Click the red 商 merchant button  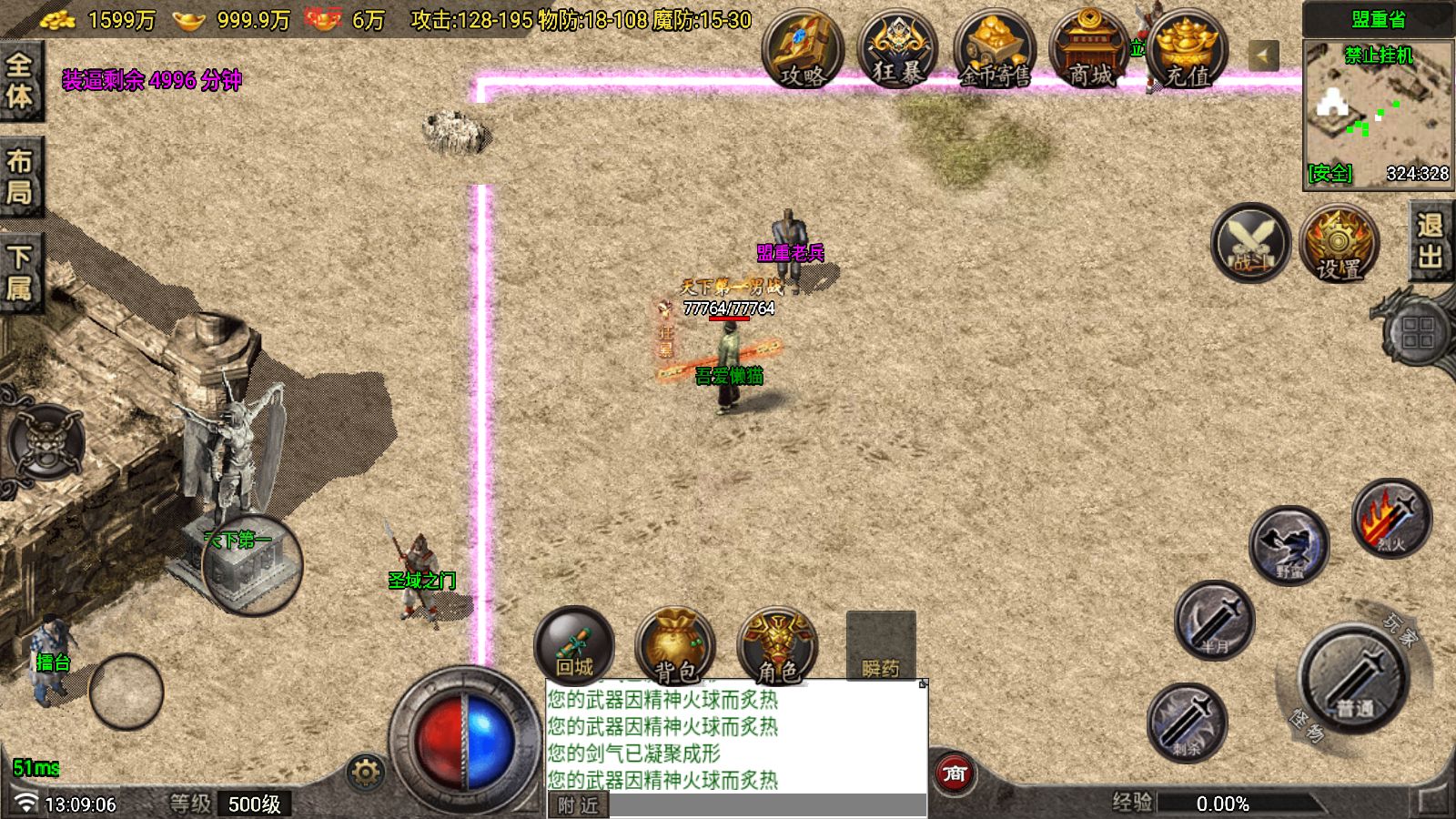point(955,774)
